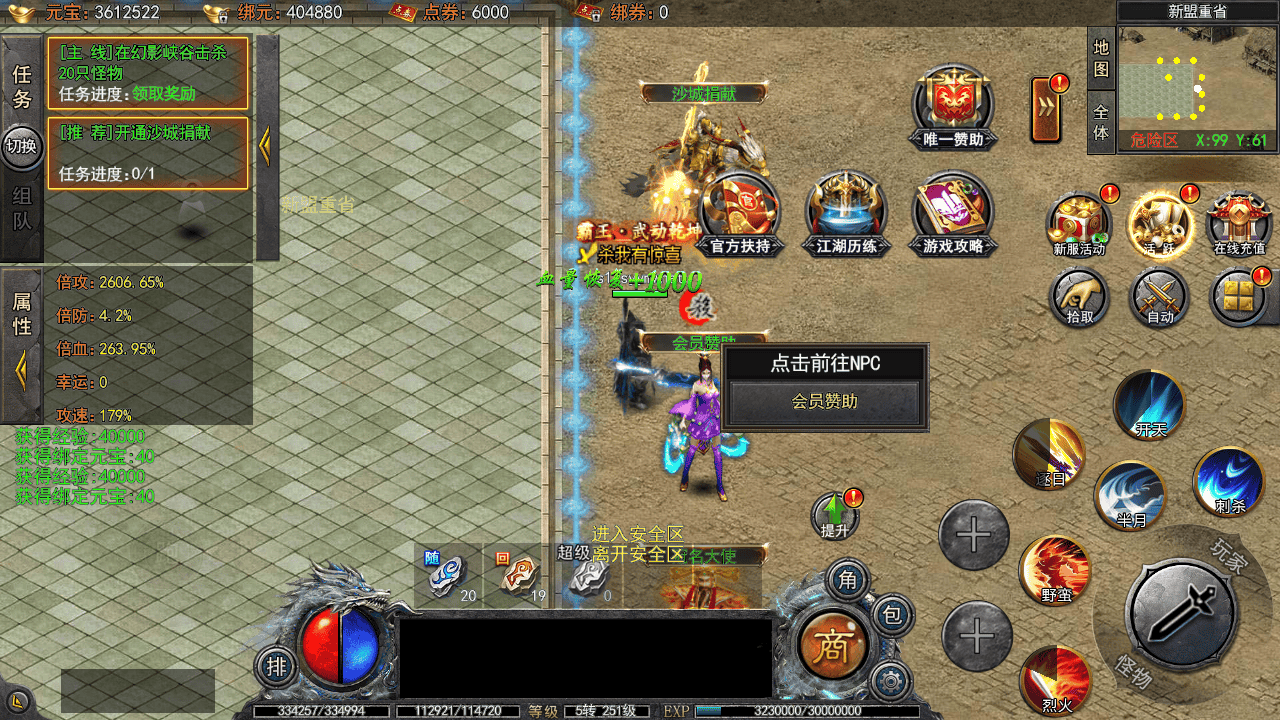Activate the 开天 skill
Viewport: 1280px width, 720px height.
point(1150,403)
